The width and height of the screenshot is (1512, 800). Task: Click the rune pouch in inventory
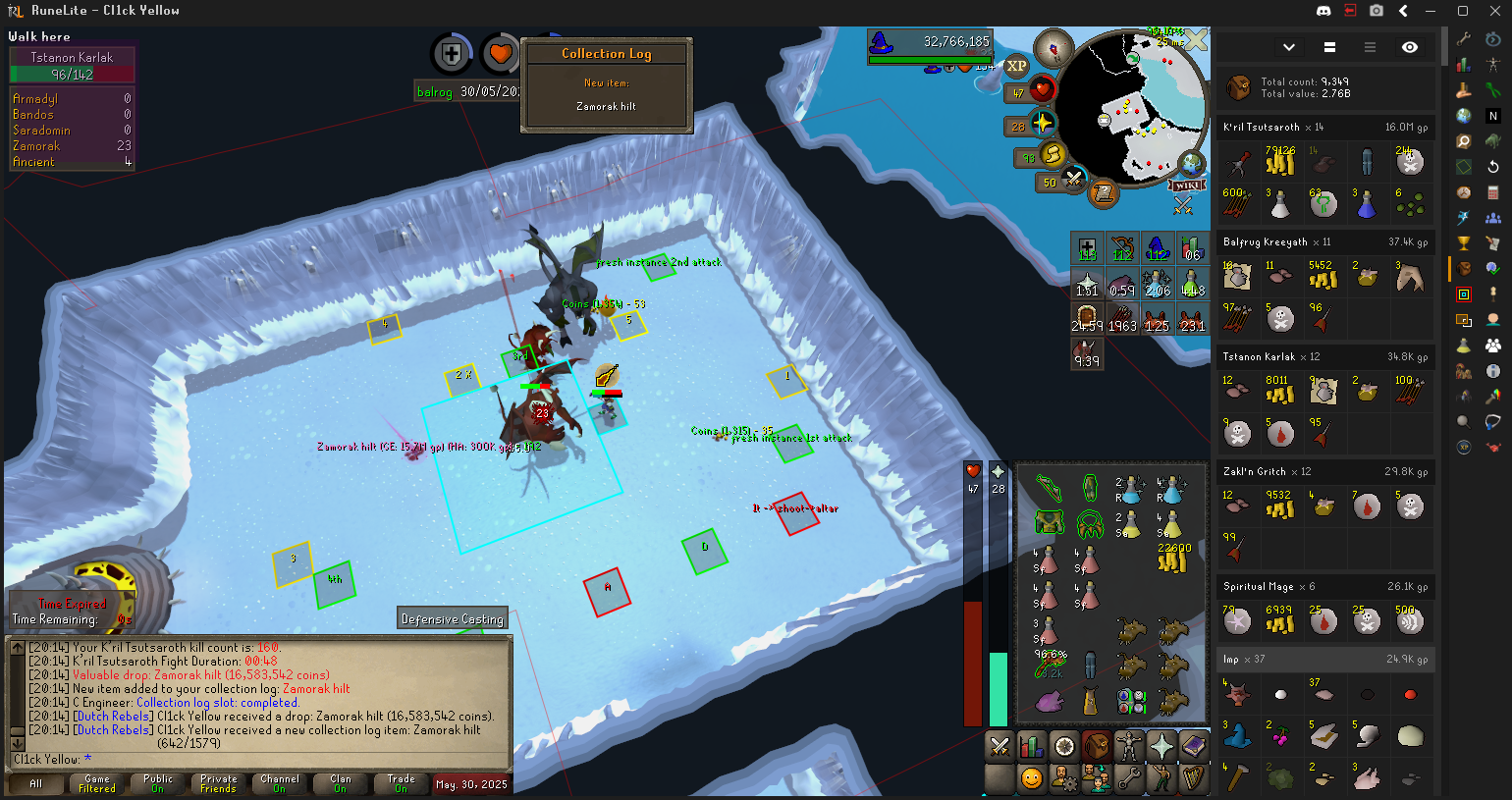point(1131,701)
